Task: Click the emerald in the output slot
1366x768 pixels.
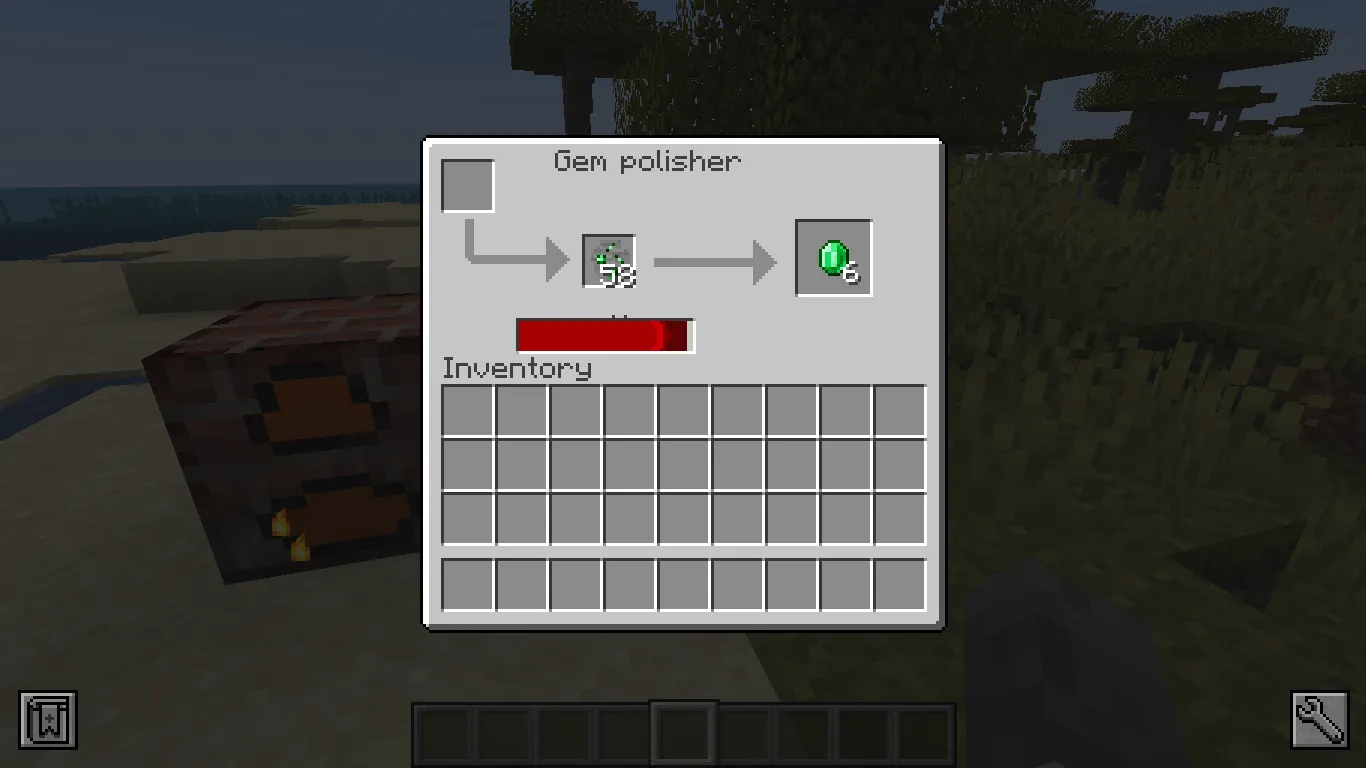Action: pos(833,257)
